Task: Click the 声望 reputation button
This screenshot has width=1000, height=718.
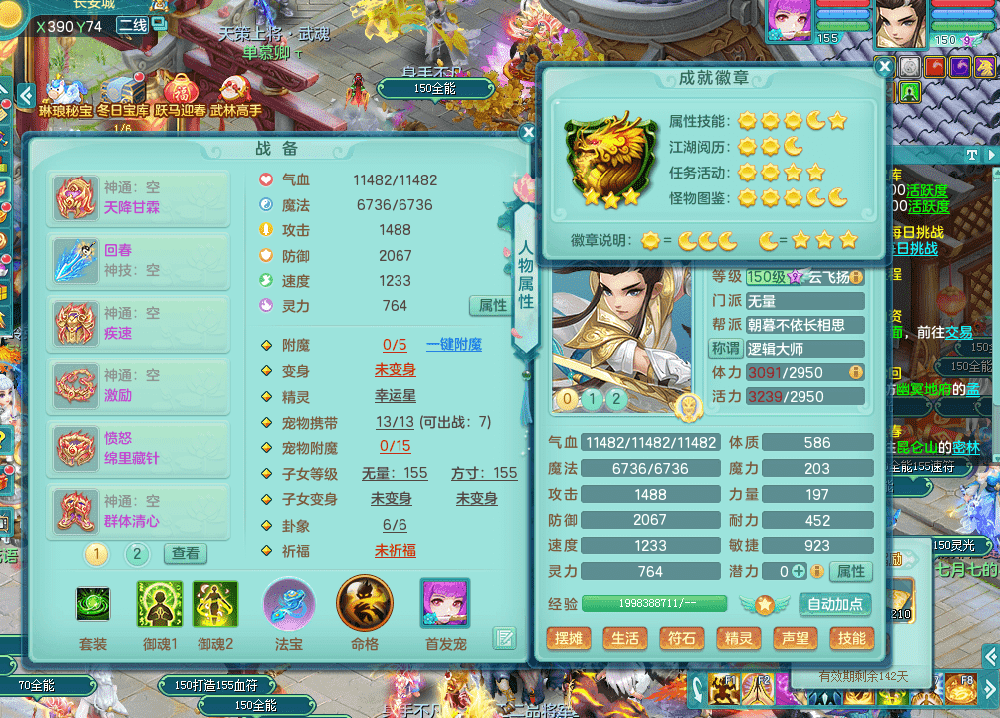Action: 796,638
